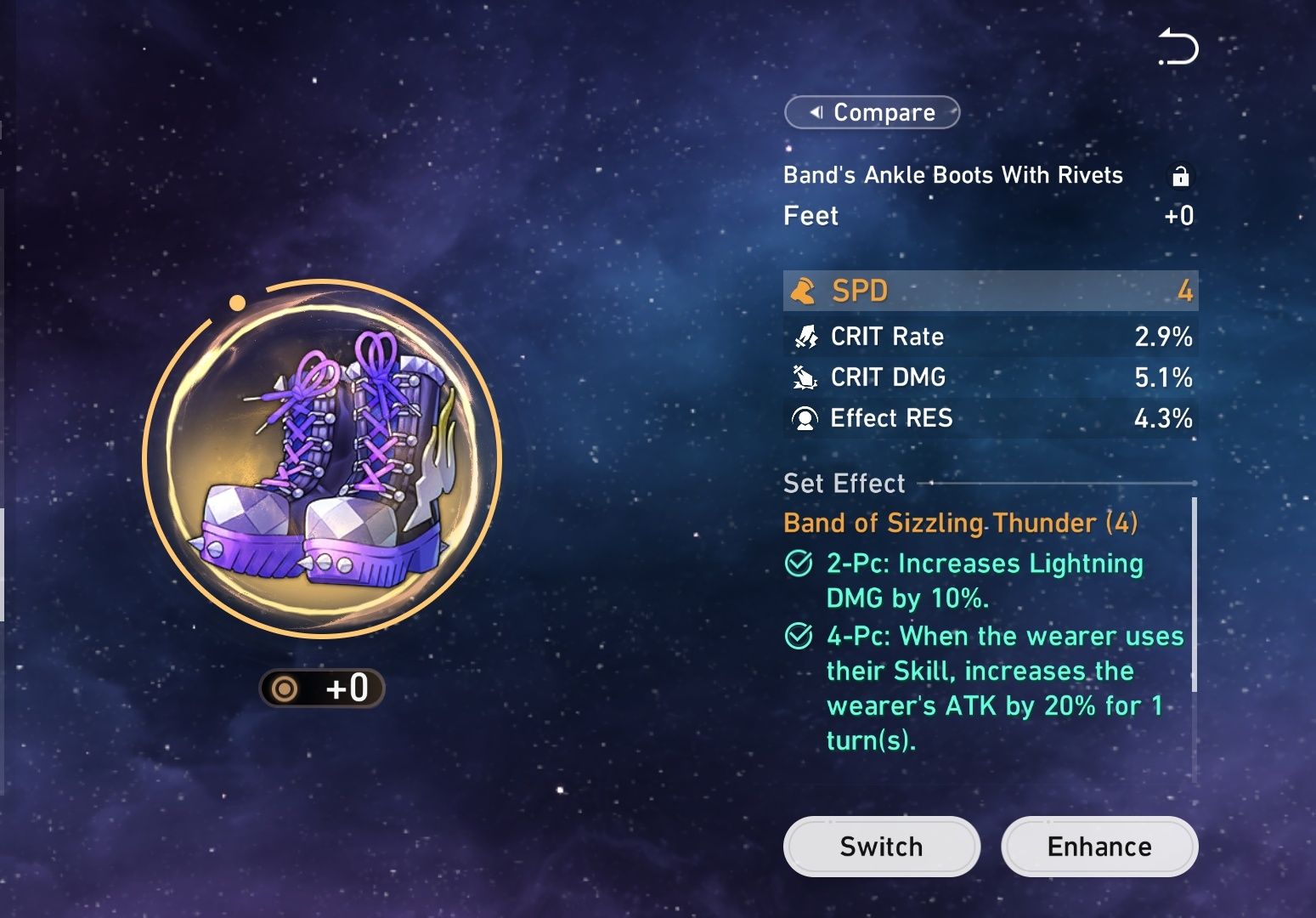1316x918 pixels.
Task: Click the rarity coin icon beside +0
Action: coord(285,688)
